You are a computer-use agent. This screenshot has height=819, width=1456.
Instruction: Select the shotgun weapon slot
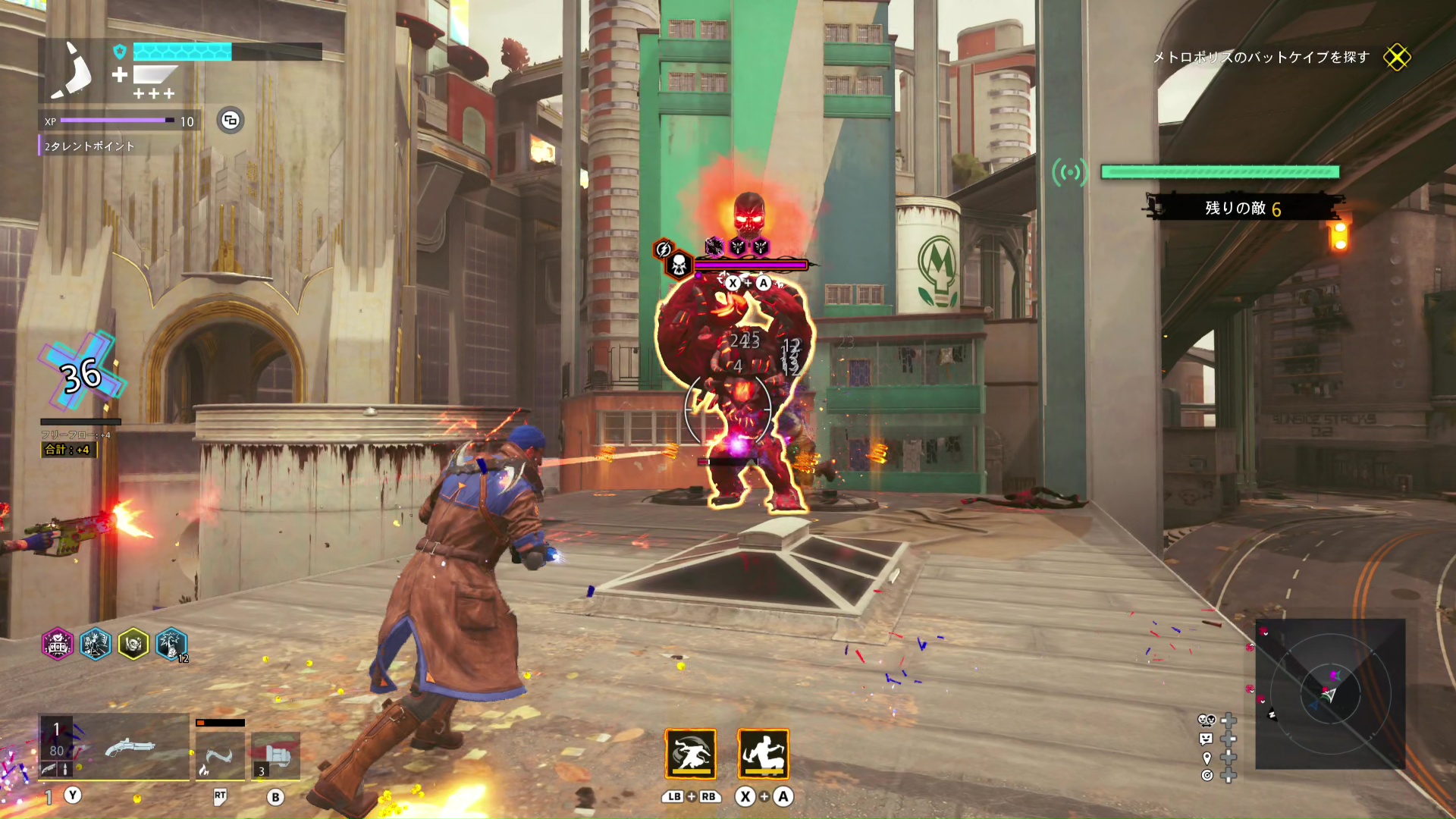tap(114, 748)
